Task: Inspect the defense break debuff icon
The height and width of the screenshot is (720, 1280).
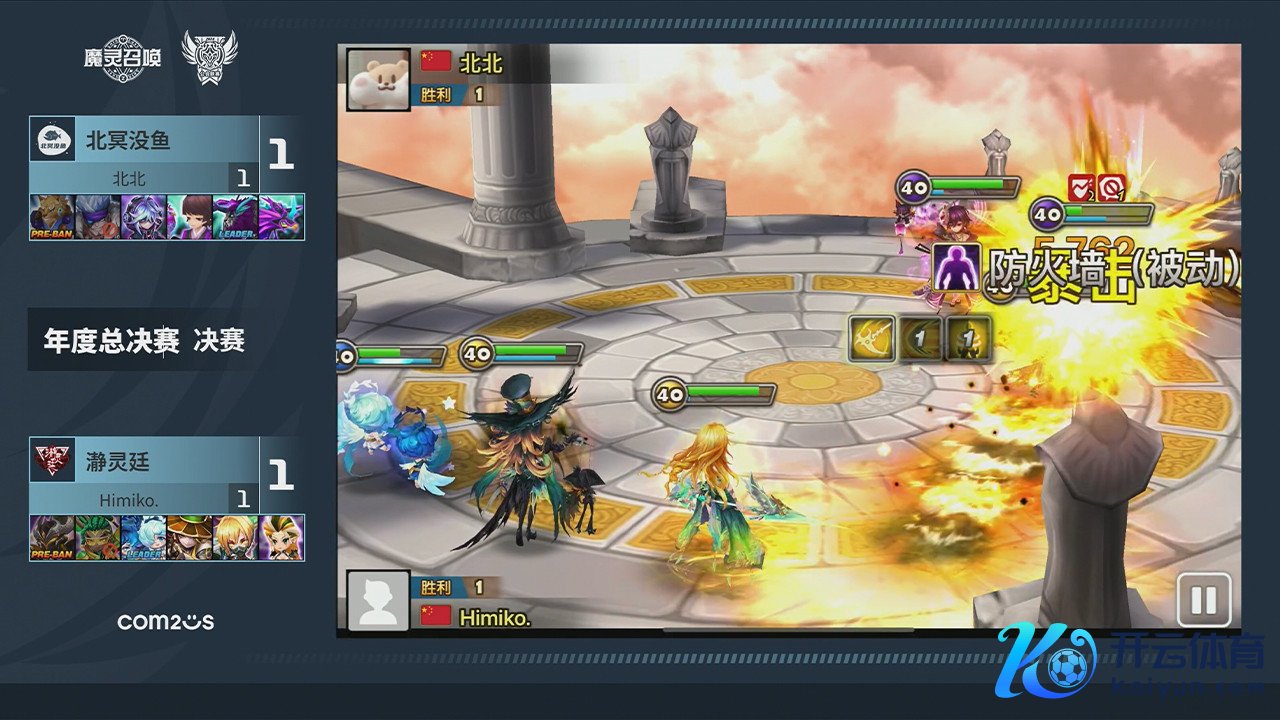Action: click(1081, 186)
